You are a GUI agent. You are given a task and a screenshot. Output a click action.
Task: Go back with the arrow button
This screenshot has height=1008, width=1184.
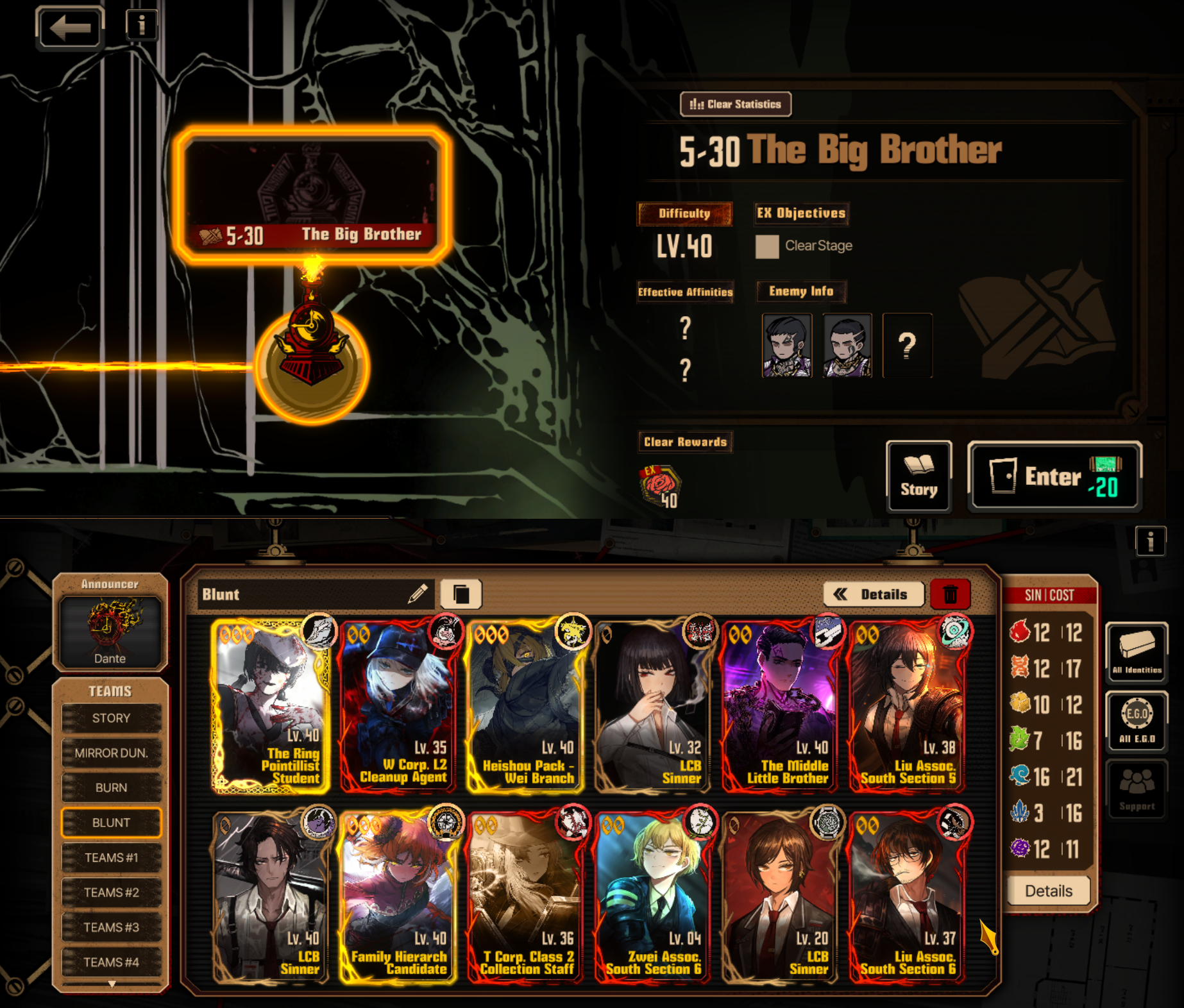click(x=70, y=28)
